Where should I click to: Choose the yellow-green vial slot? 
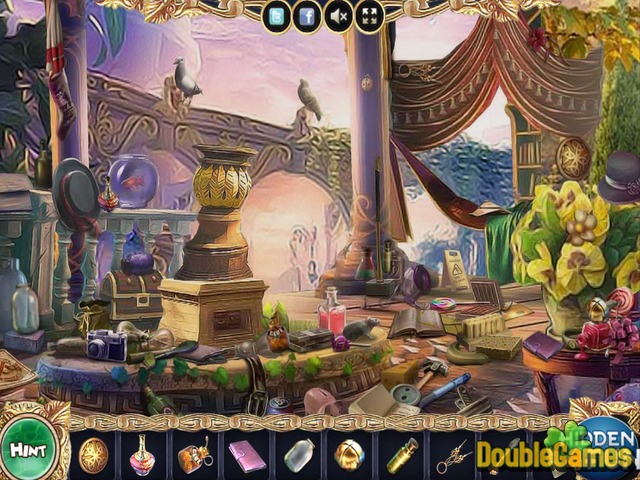pyautogui.click(x=401, y=455)
